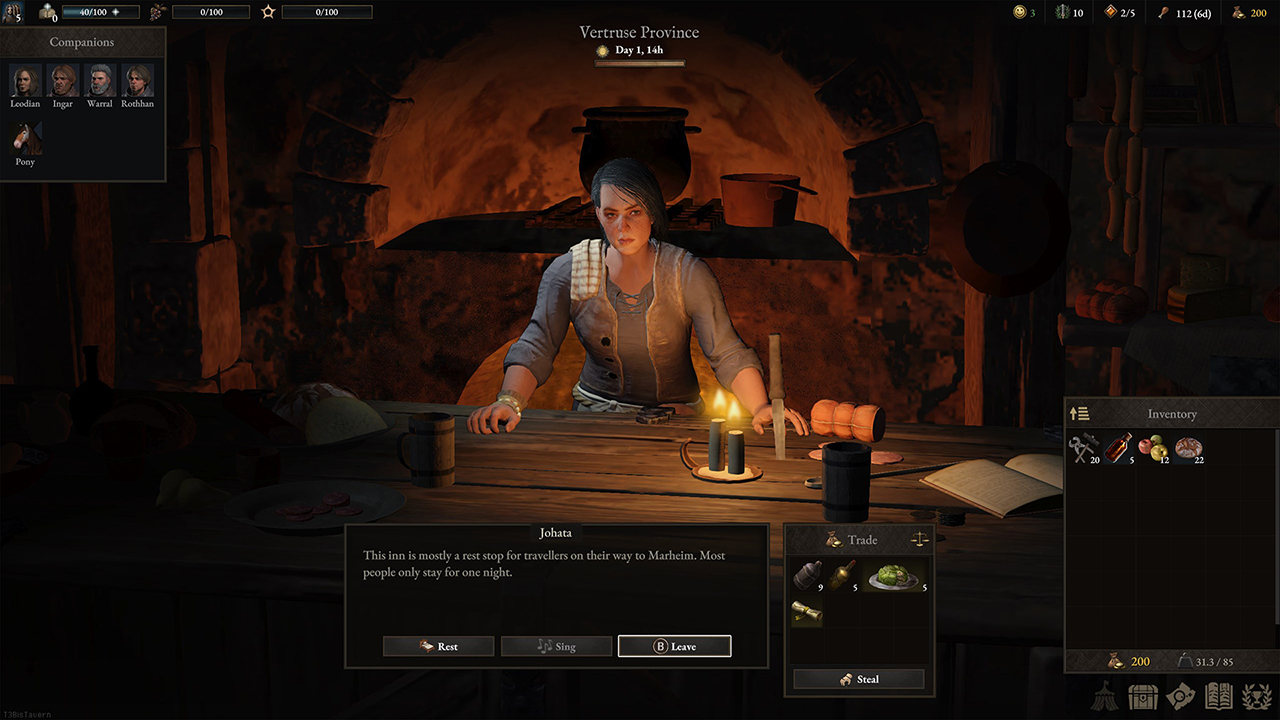Select companion Leodian's portrait

tap(24, 78)
